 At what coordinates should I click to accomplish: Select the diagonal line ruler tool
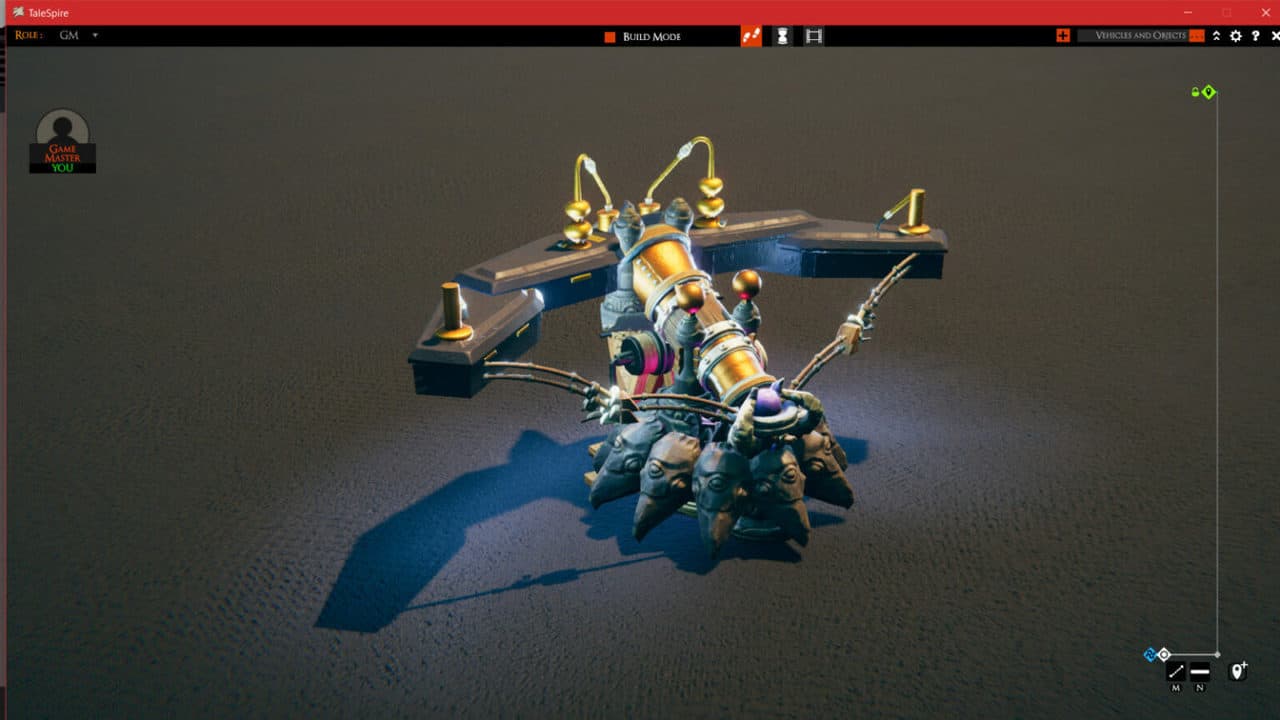1176,672
